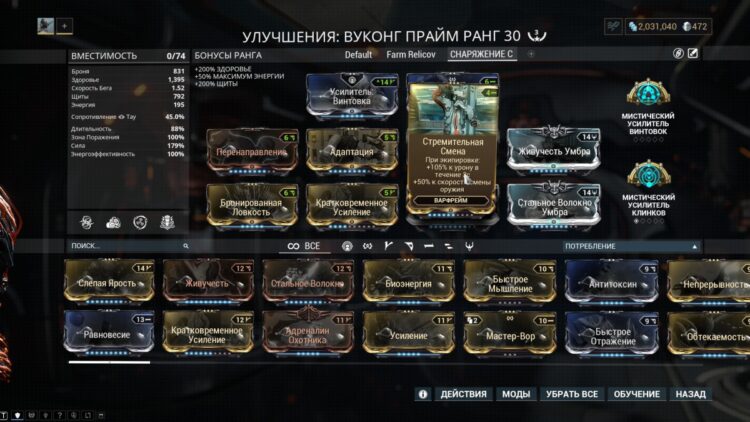The image size is (750, 422).
Task: Click the Адреналин Охотника mod card
Action: (309, 334)
